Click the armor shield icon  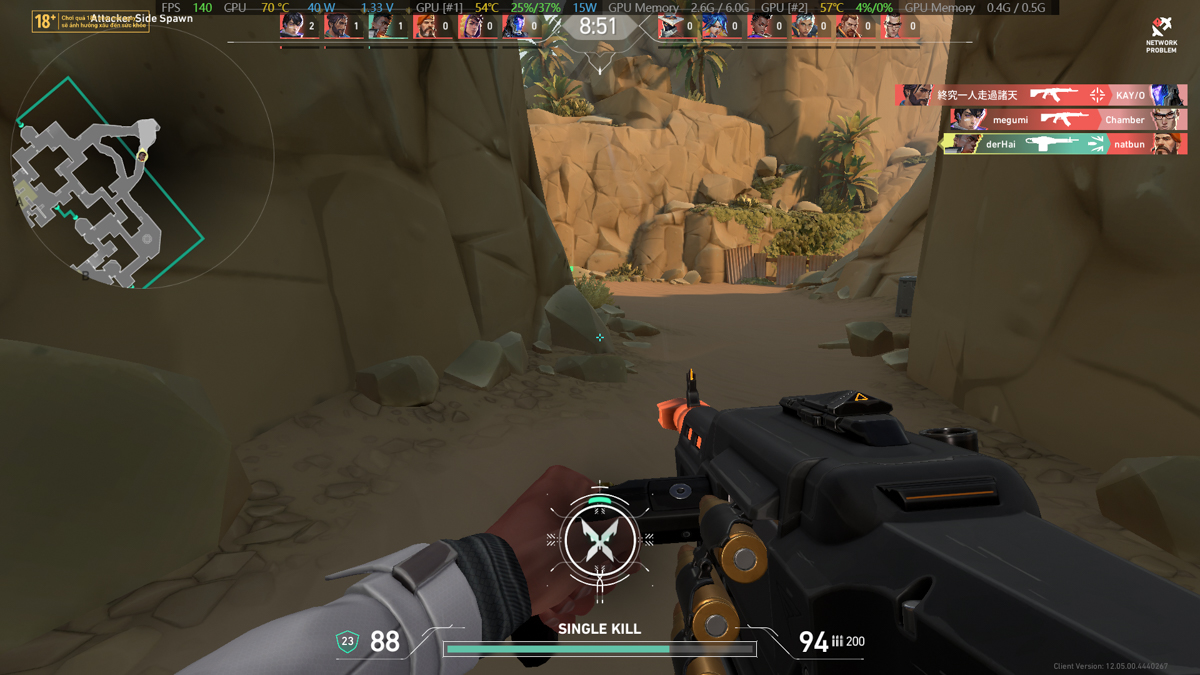pos(347,641)
